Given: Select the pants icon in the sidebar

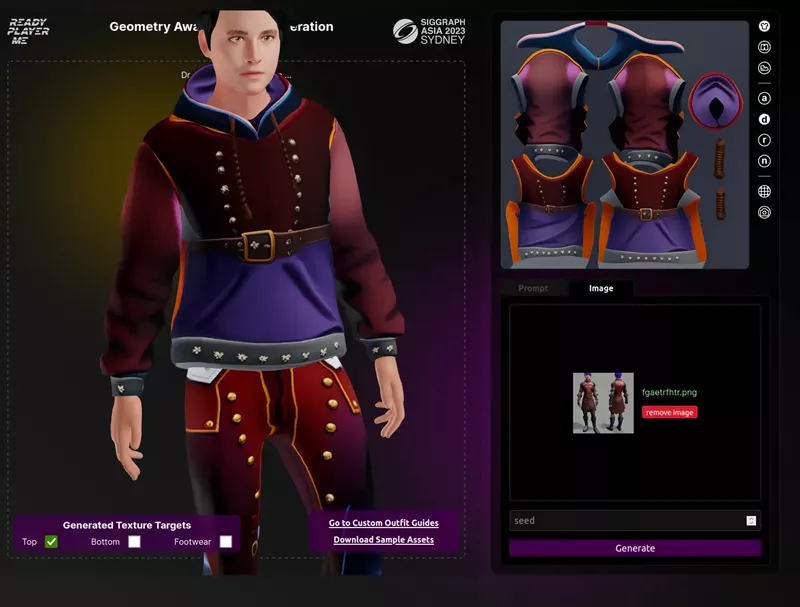Looking at the screenshot, I should tap(765, 47).
